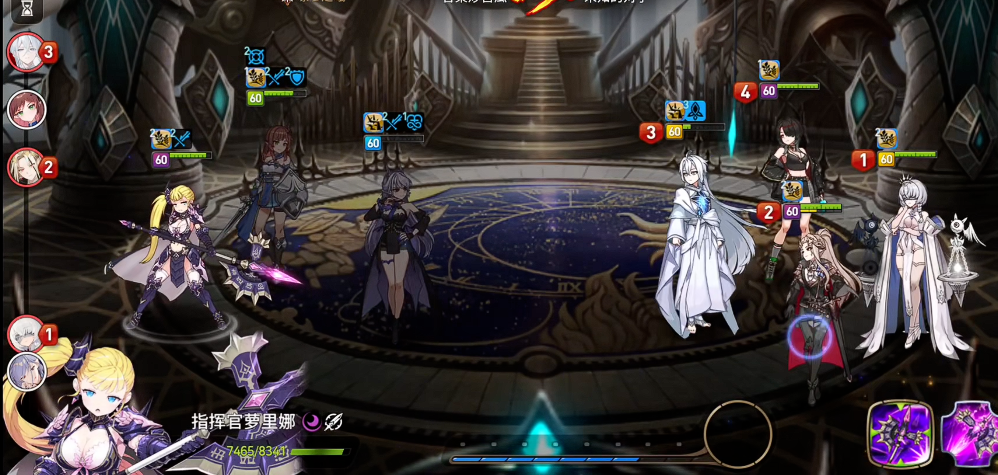This screenshot has height=475, width=998.
Task: Choose the blonde elf portrait marked 2
Action: tap(26, 167)
